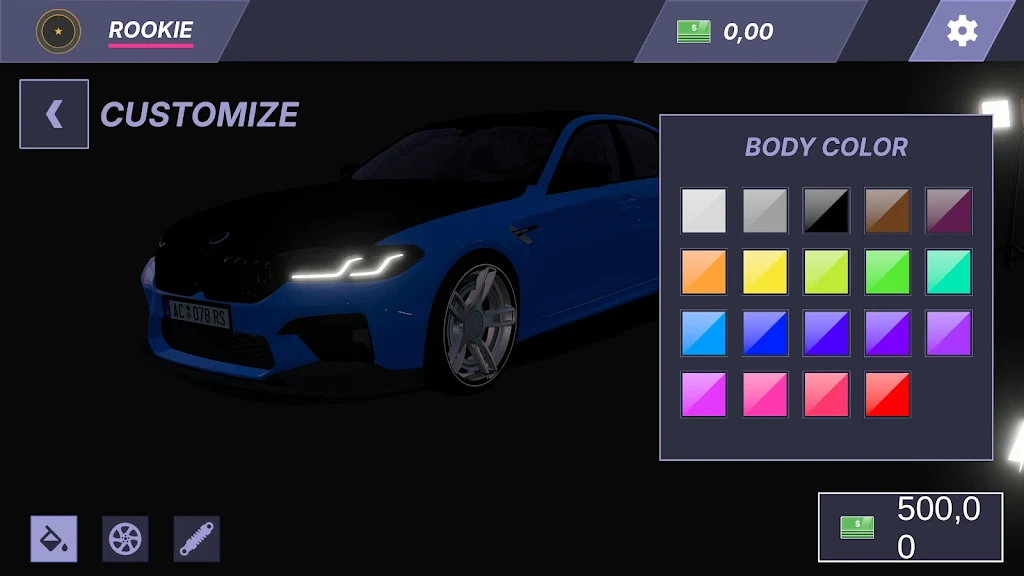Screen dimensions: 1024x576
Task: Select the brown body color swatch
Action: pos(887,211)
